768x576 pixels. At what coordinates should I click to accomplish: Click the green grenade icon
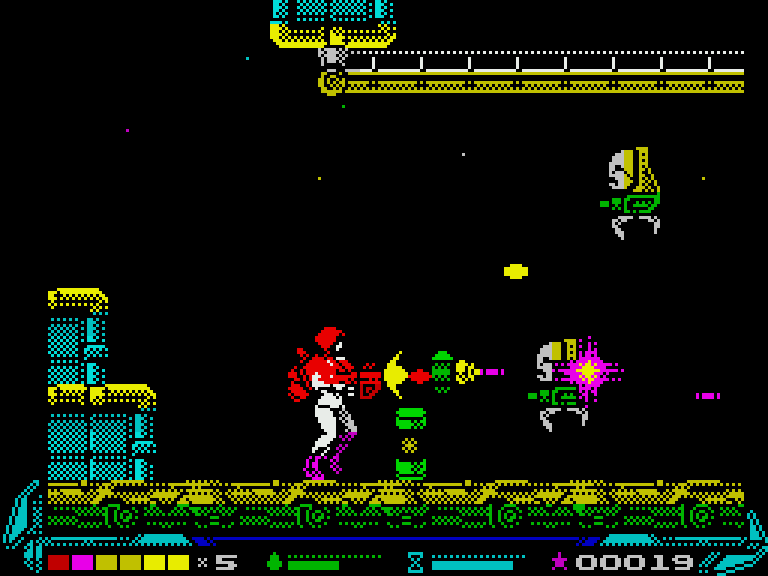tap(274, 562)
